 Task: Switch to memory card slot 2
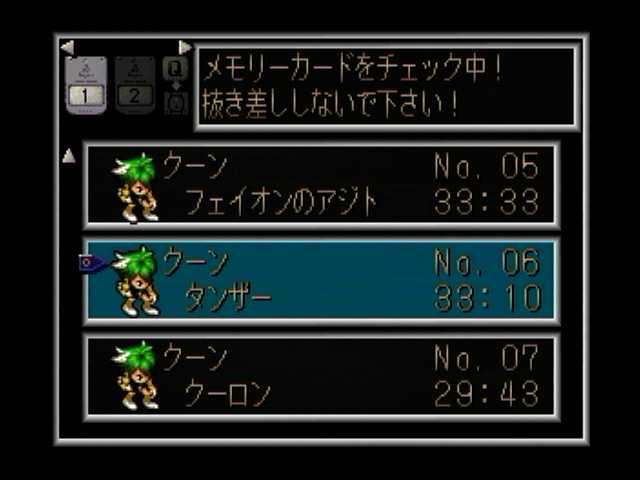click(x=135, y=85)
